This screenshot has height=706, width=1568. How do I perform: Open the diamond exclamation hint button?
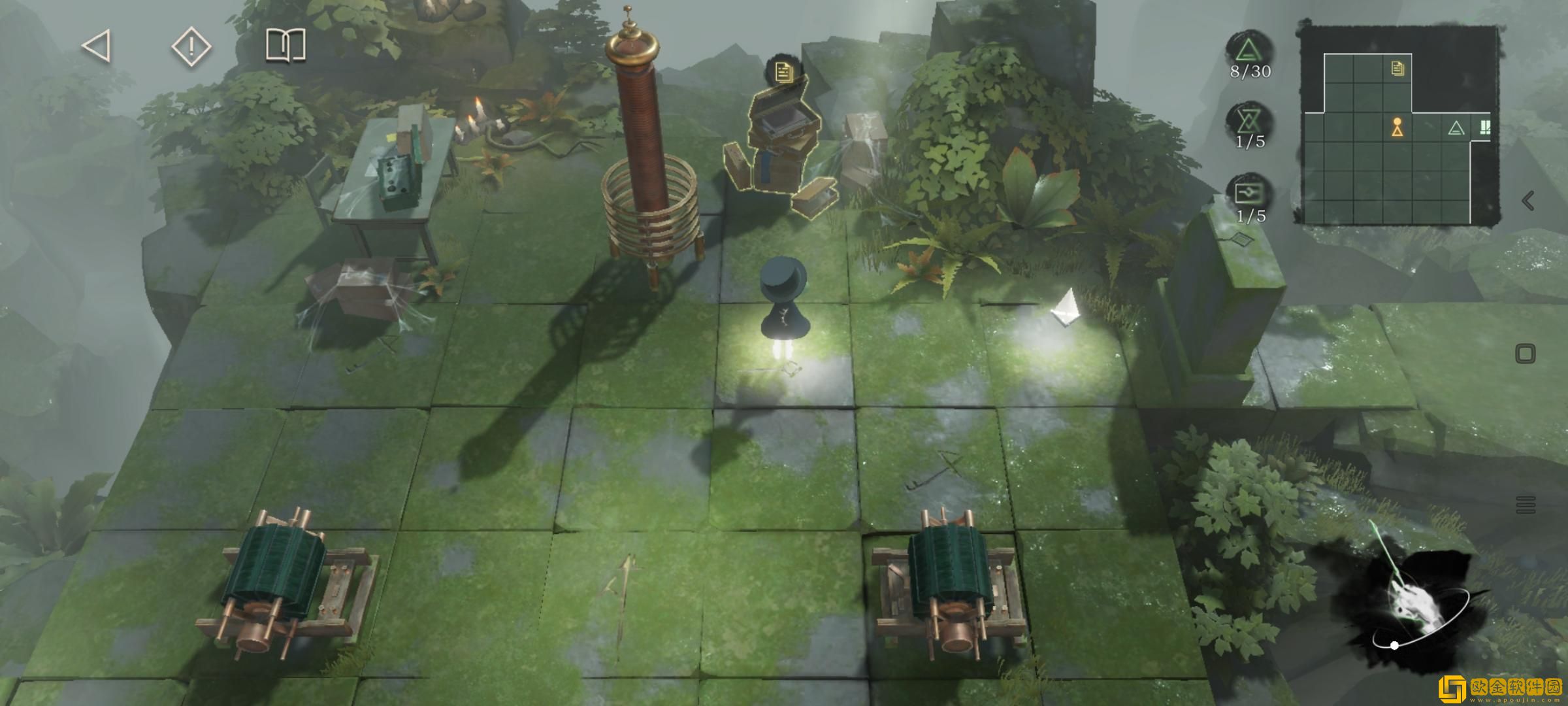[191, 47]
